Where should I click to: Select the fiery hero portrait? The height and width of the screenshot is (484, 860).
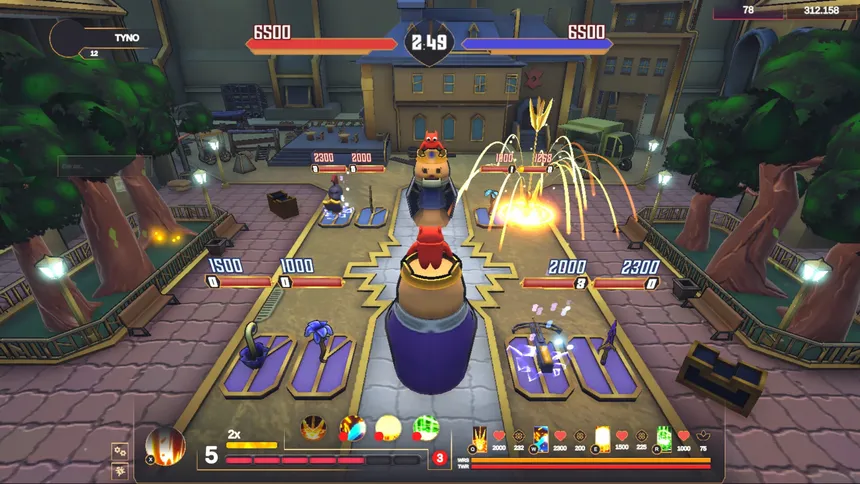[165, 445]
